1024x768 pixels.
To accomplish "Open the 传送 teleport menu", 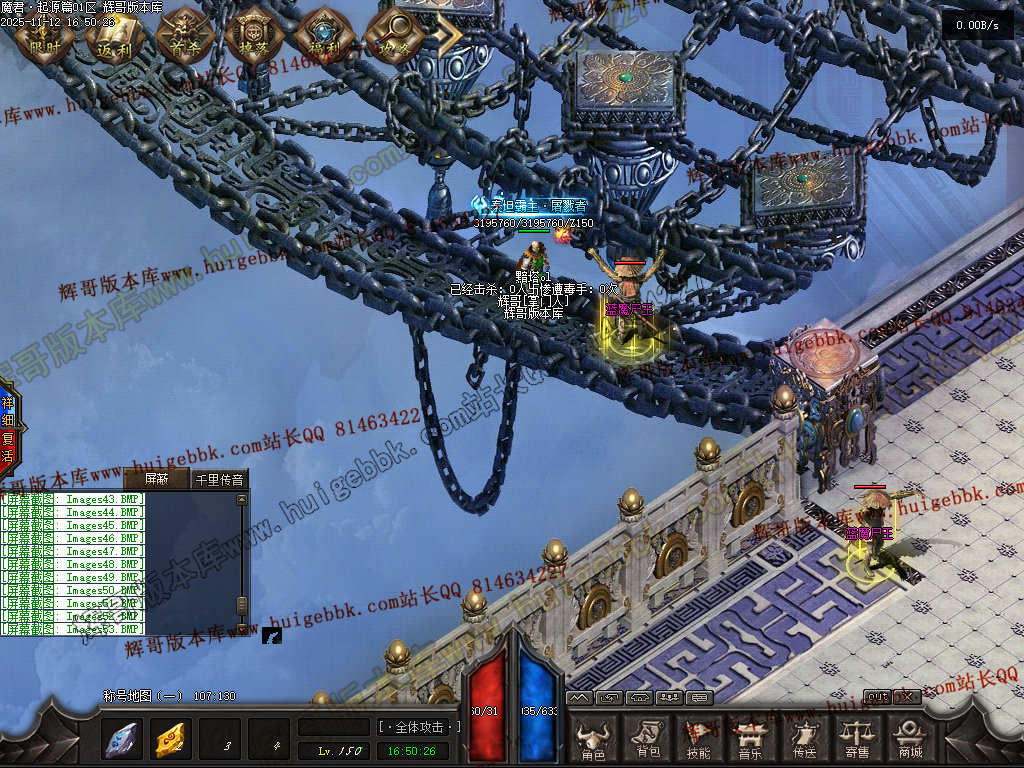I will (803, 740).
